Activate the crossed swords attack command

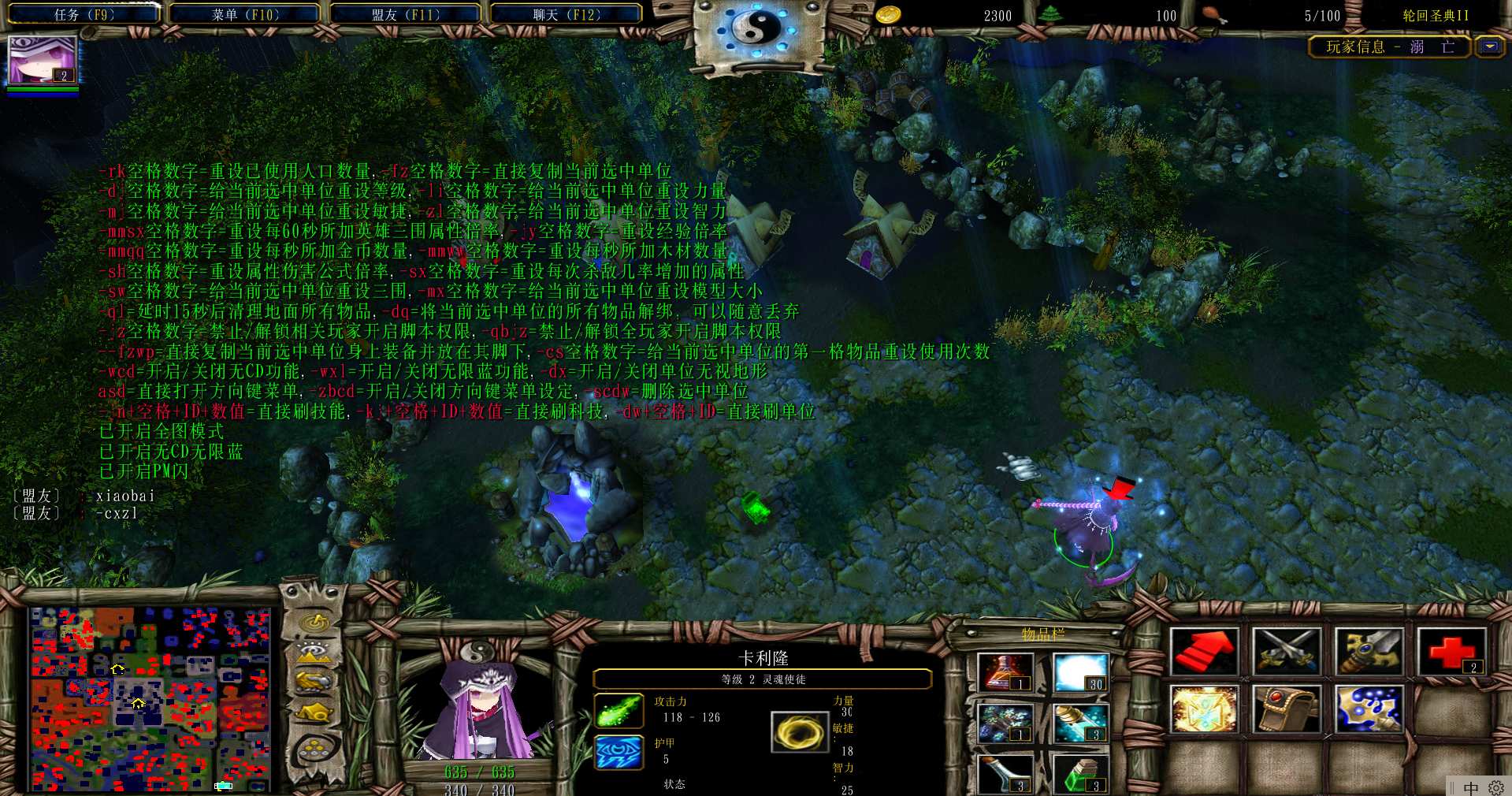pos(1286,652)
